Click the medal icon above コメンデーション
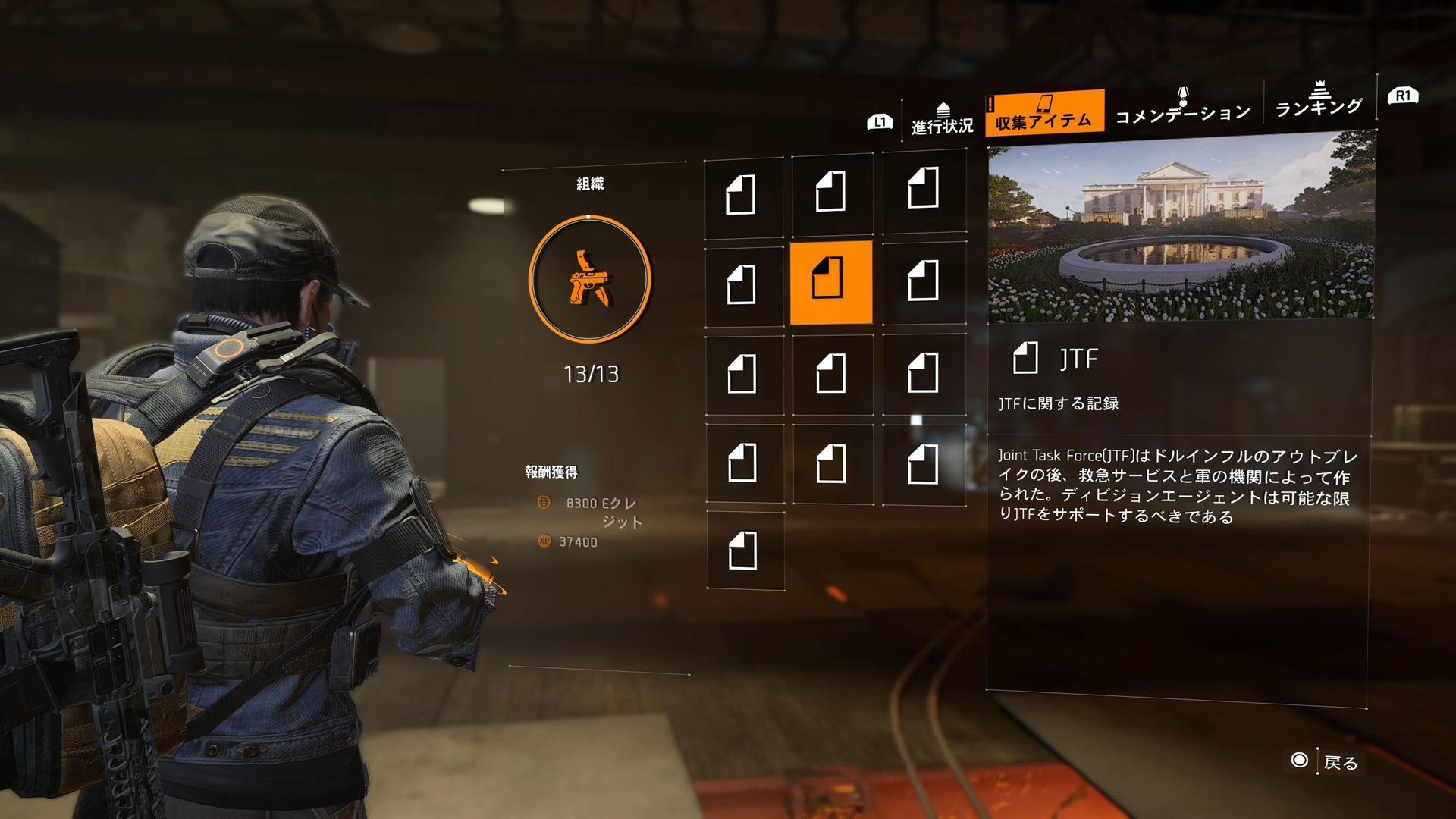The image size is (1456, 819). click(1181, 93)
